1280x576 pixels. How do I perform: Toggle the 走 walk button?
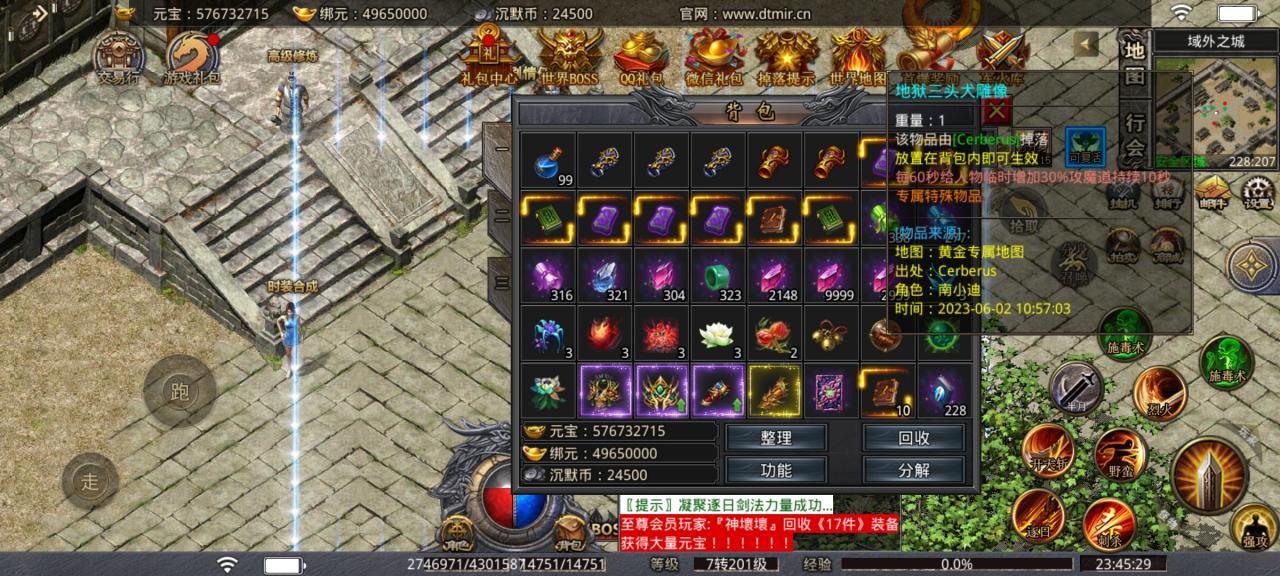click(x=91, y=481)
